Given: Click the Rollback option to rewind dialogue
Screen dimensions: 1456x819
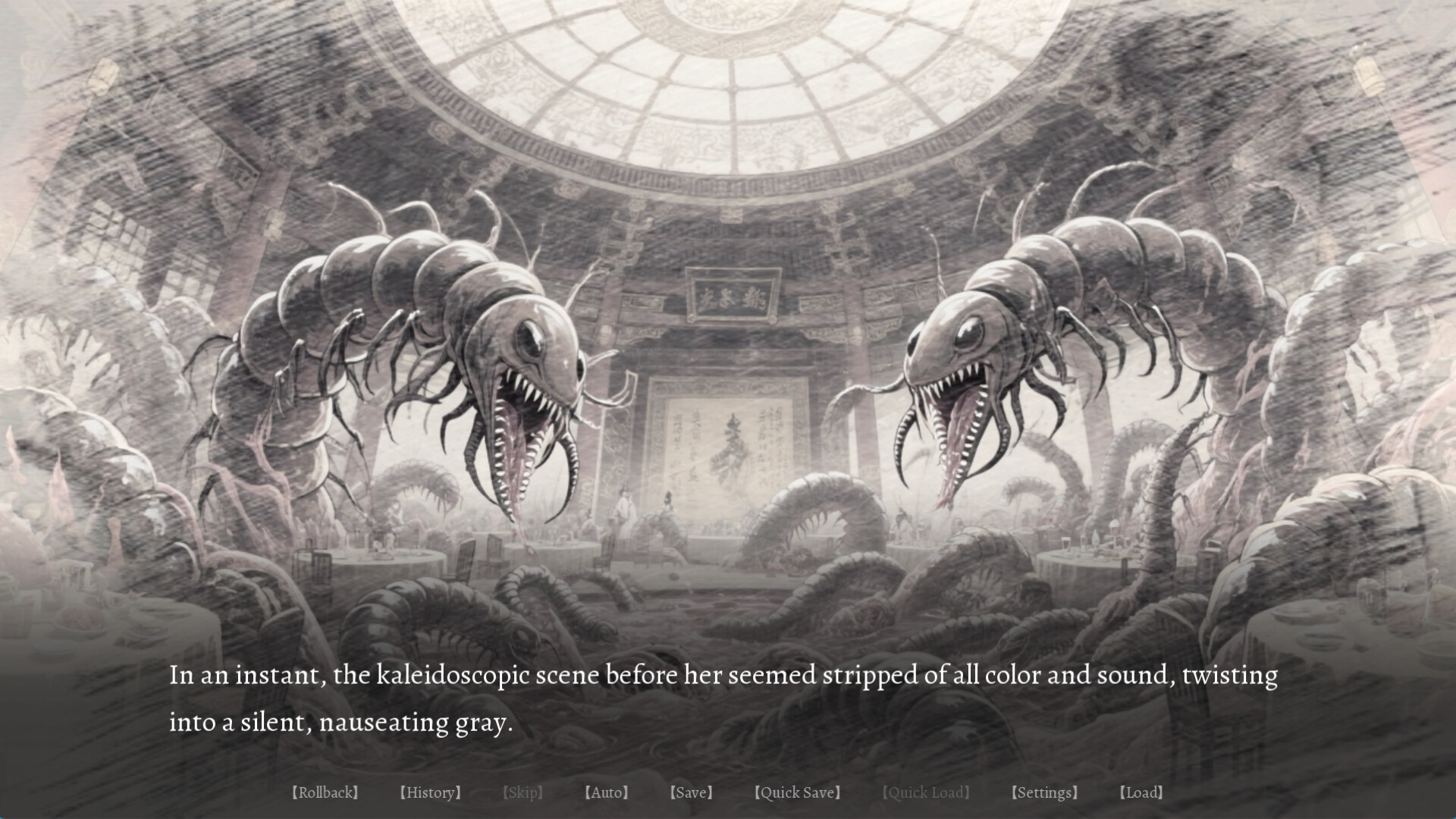Looking at the screenshot, I should (x=326, y=792).
